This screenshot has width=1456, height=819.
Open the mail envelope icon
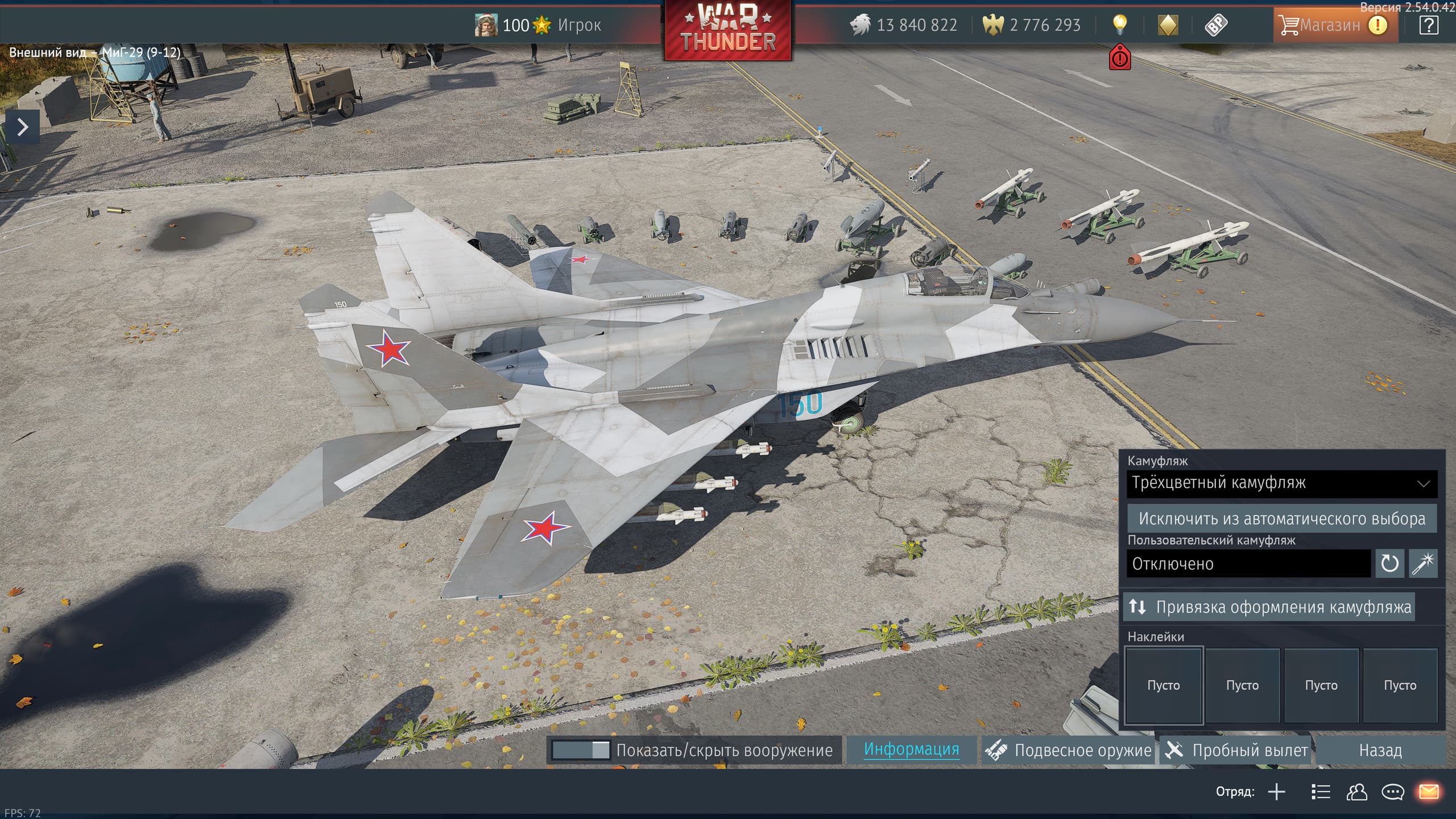[x=1429, y=792]
